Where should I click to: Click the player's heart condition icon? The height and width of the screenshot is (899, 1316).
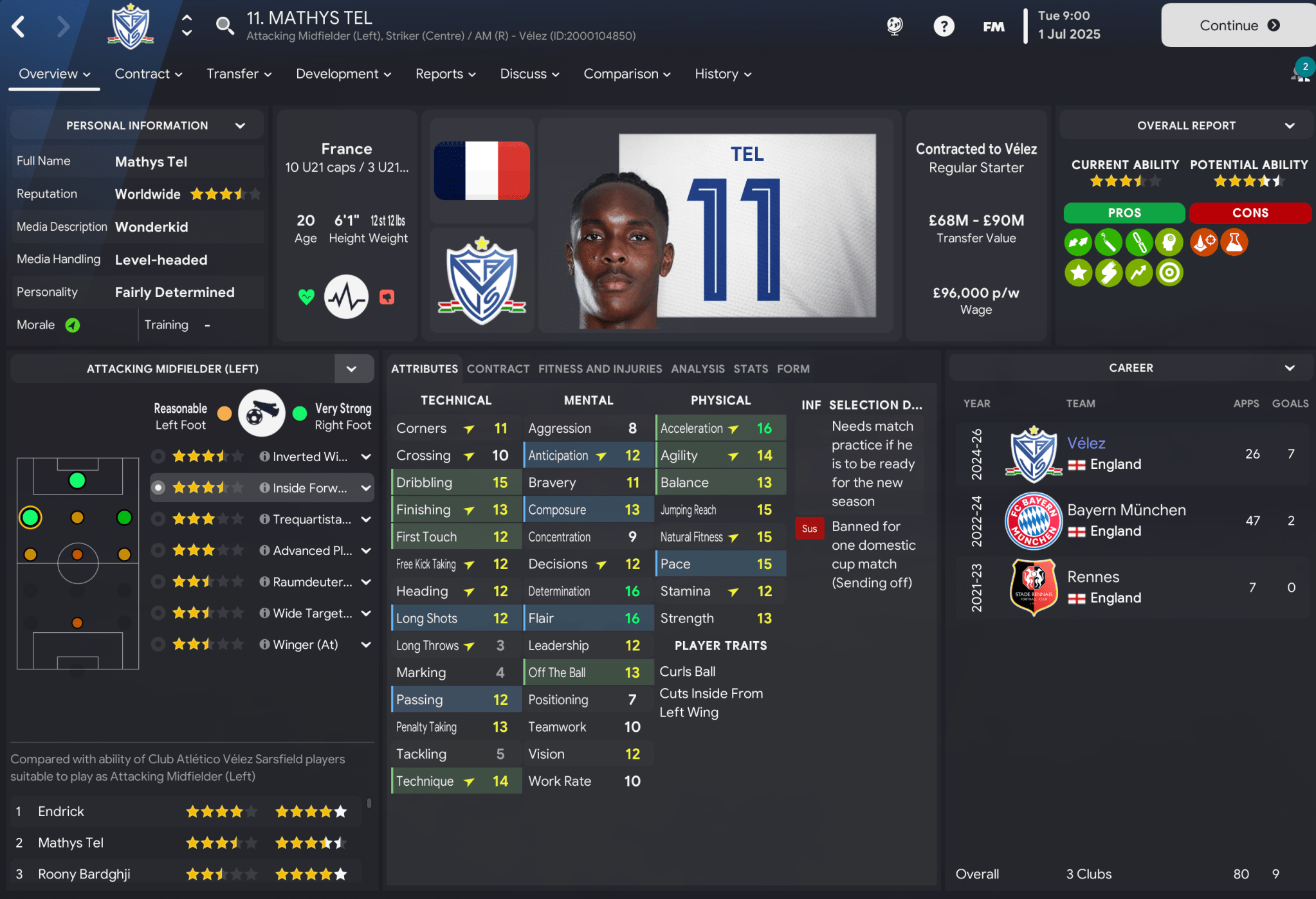[306, 296]
